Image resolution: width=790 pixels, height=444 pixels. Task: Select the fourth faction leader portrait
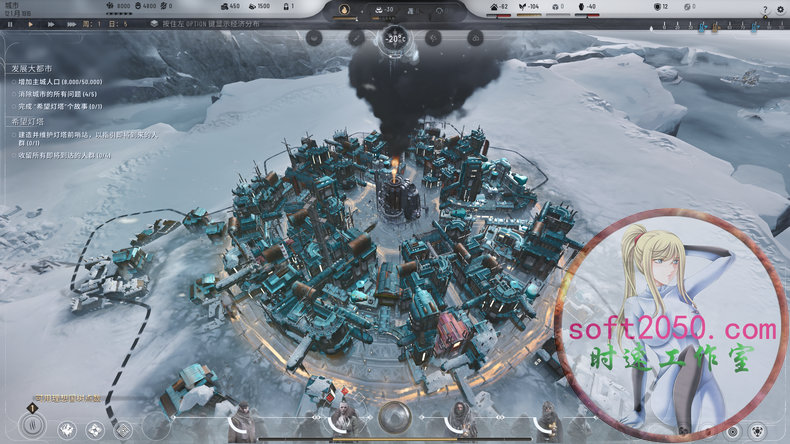click(x=548, y=420)
